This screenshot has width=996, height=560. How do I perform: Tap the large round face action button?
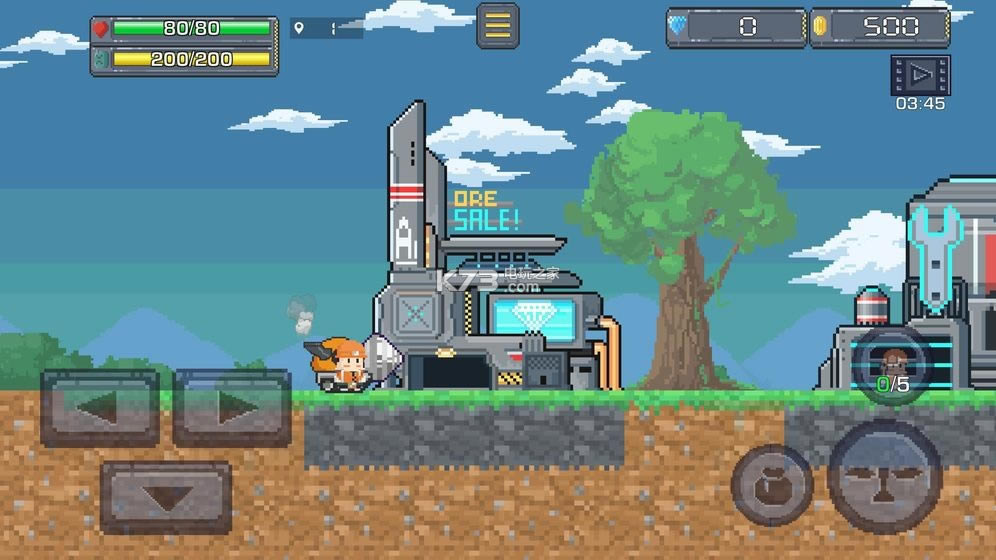coord(885,476)
